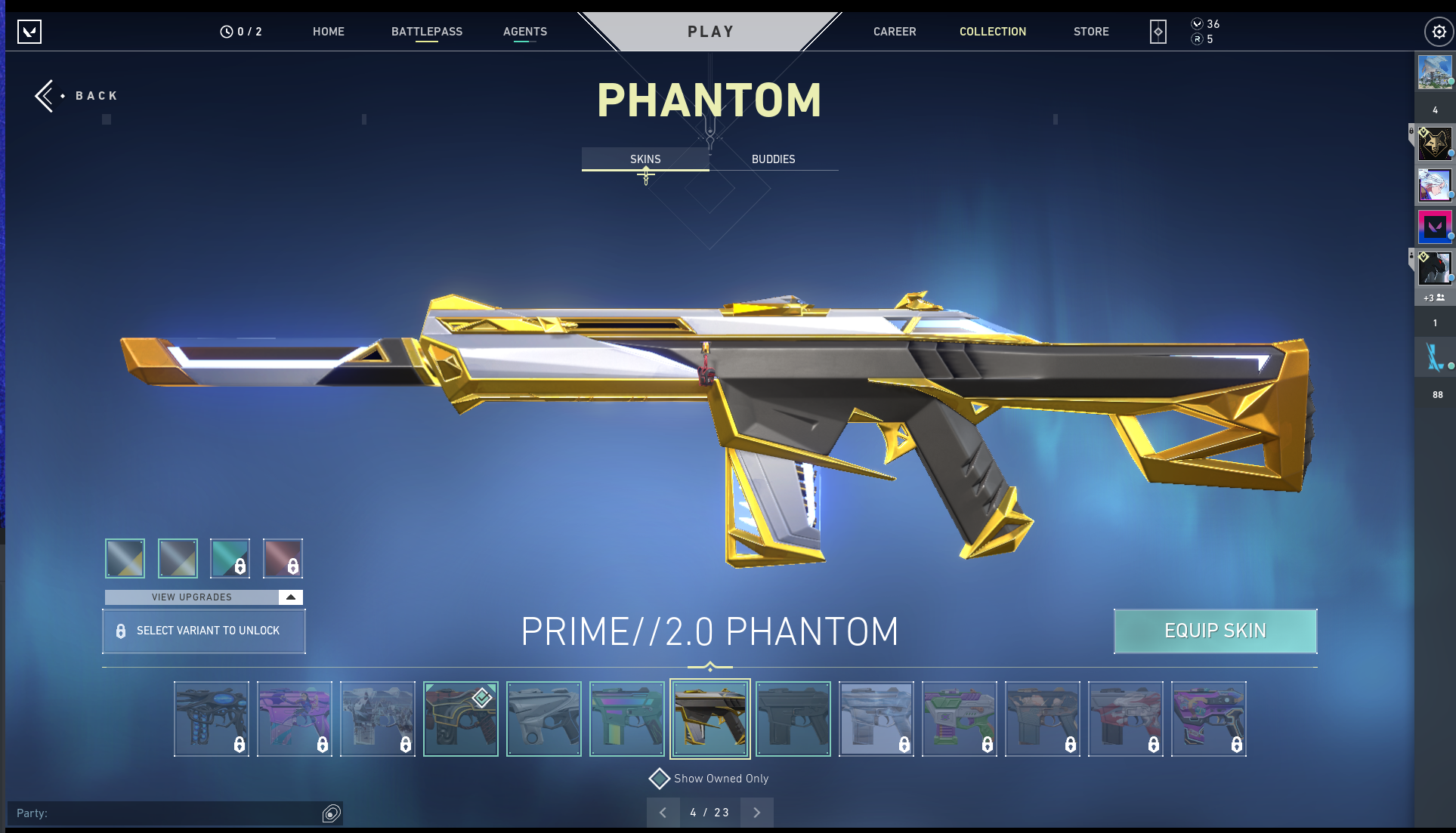Select the locked fourth variant swatch
The width and height of the screenshot is (1456, 833).
coord(283,558)
